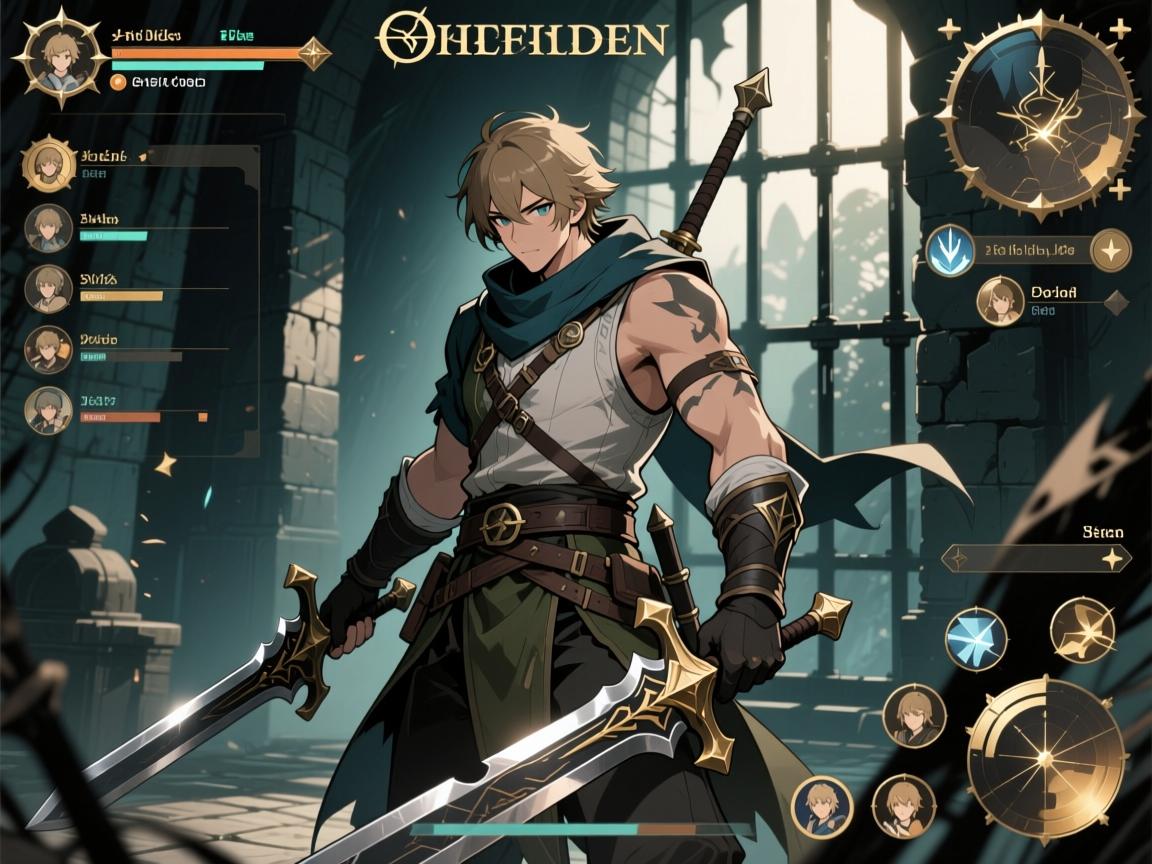Image resolution: width=1152 pixels, height=864 pixels.
Task: Select the party member with the yellow bar
Action: point(48,288)
